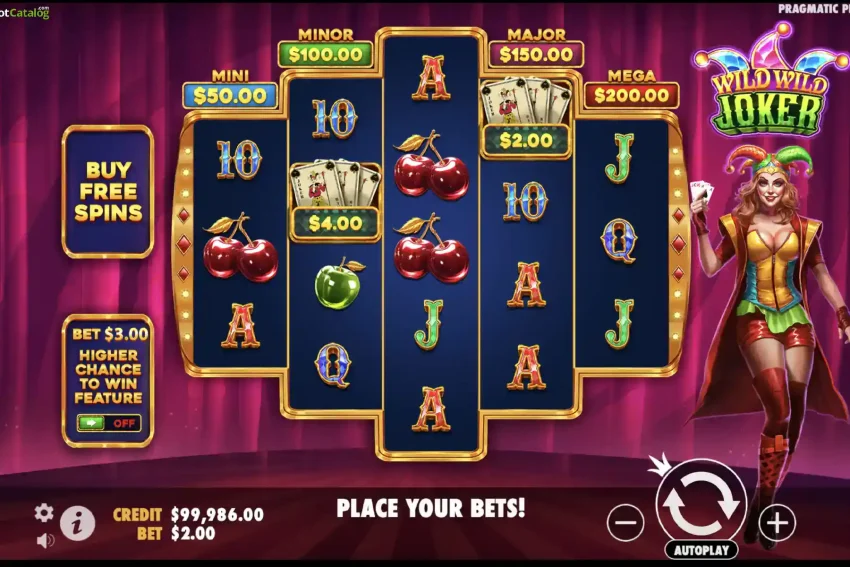Spin the reels with the circular arrows button

click(700, 504)
